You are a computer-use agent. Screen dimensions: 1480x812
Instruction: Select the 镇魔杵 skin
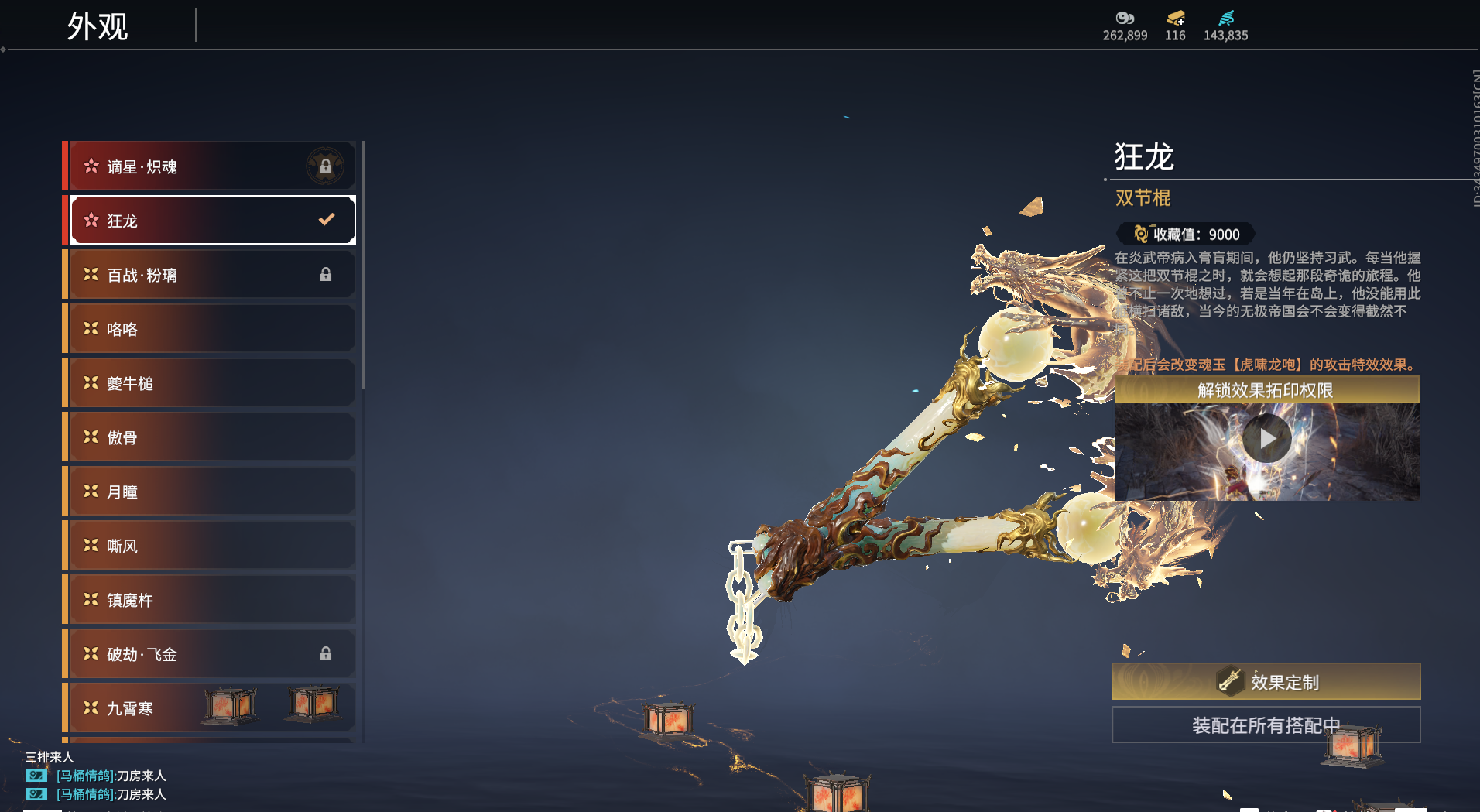tap(211, 600)
